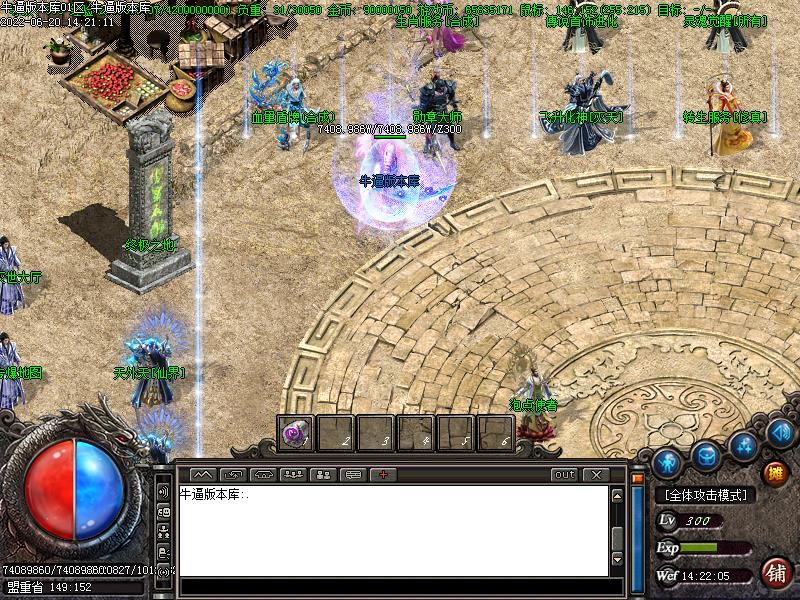This screenshot has height=600, width=800.
Task: Click the three-person group icon on the chat toolbar
Action: 294,474
